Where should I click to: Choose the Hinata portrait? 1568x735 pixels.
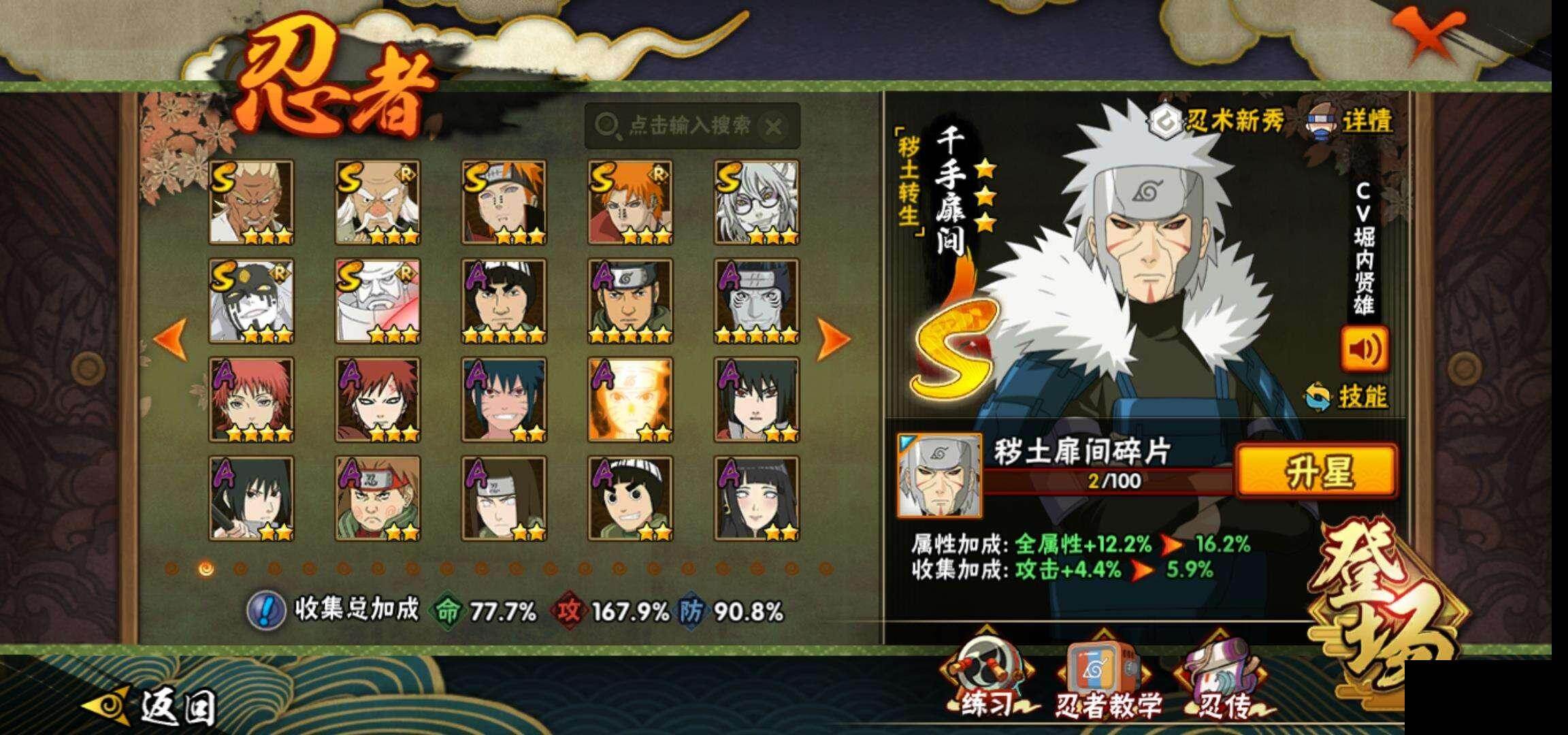click(756, 499)
